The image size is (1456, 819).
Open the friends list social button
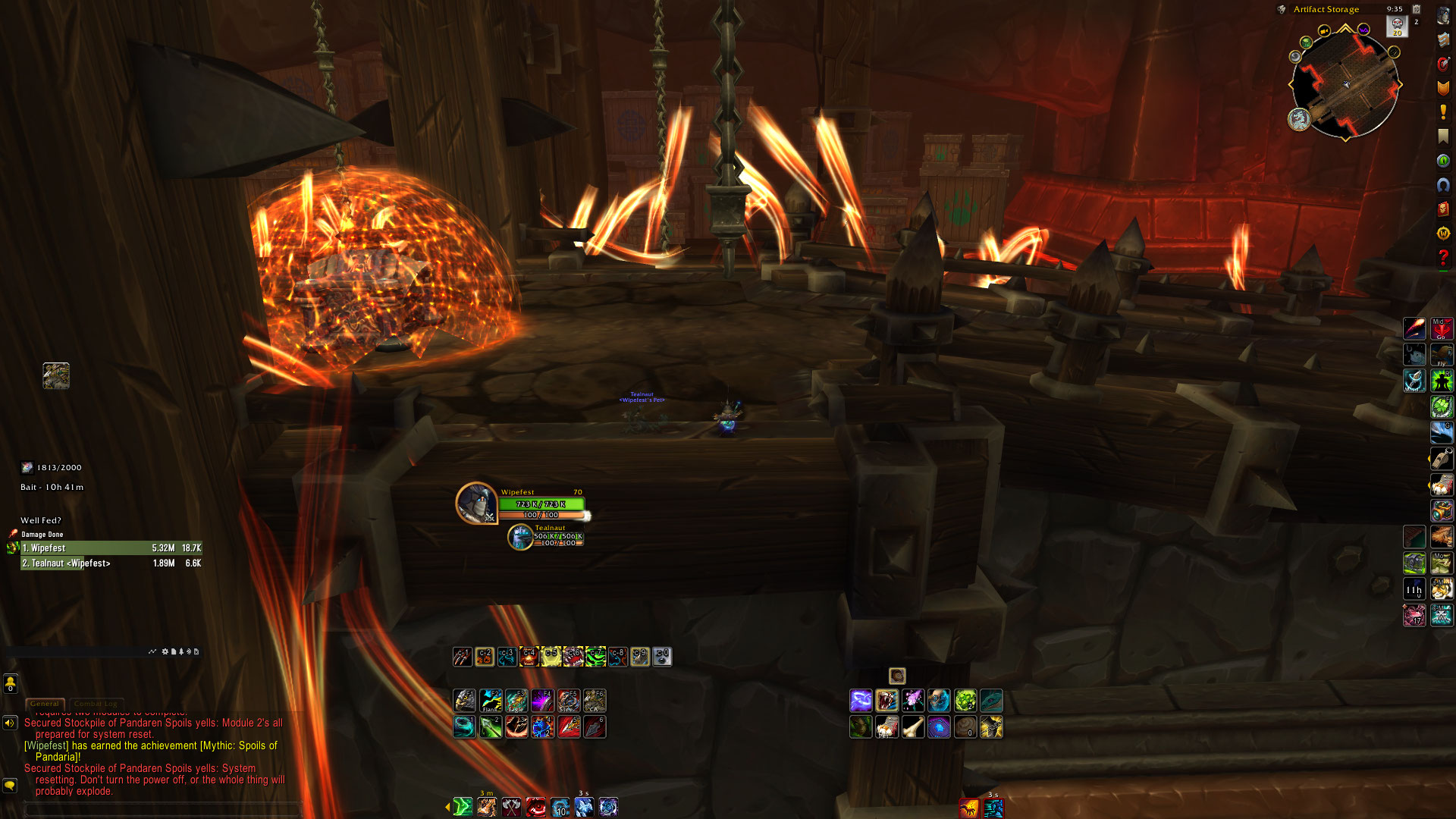click(x=10, y=684)
